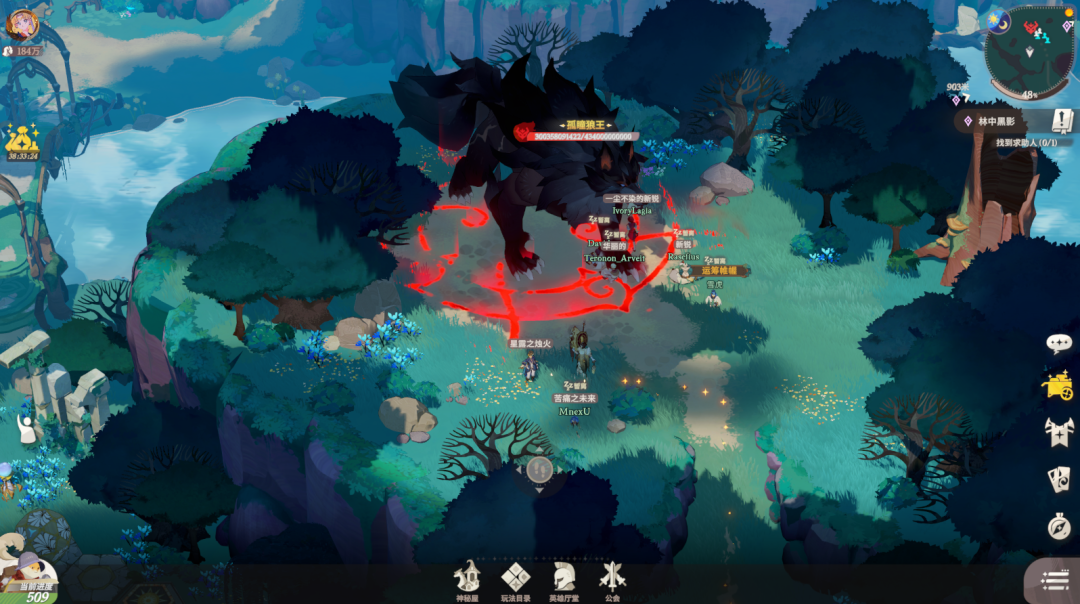Open 玩法目录 gameplay catalog
The width and height of the screenshot is (1080, 604).
515,580
